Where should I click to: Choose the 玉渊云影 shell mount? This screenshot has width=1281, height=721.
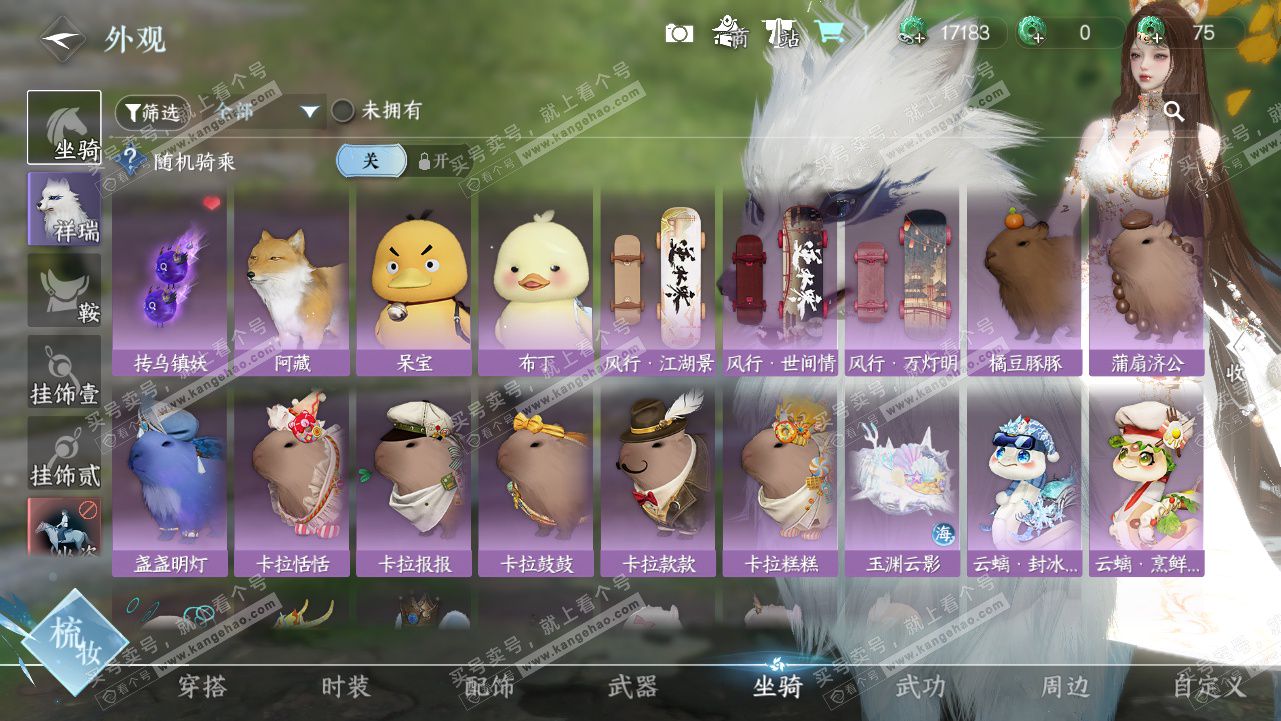[x=902, y=482]
